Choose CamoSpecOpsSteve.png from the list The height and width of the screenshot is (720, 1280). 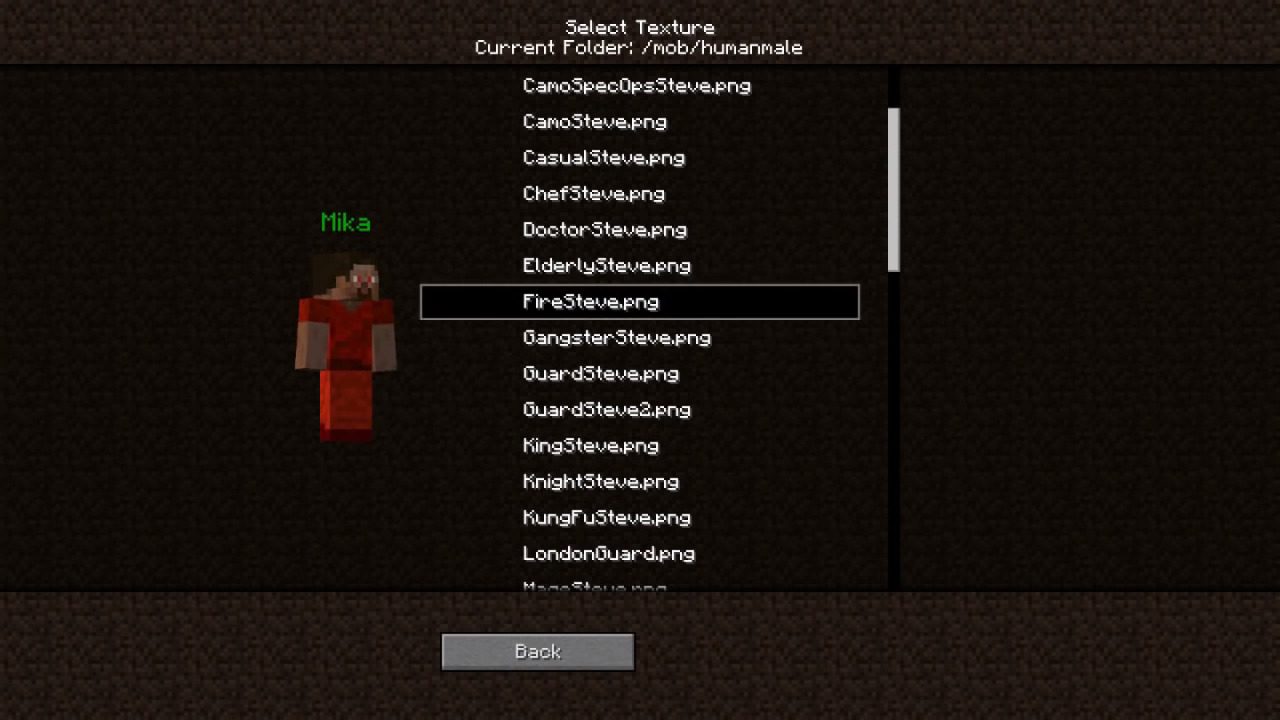[x=637, y=86]
